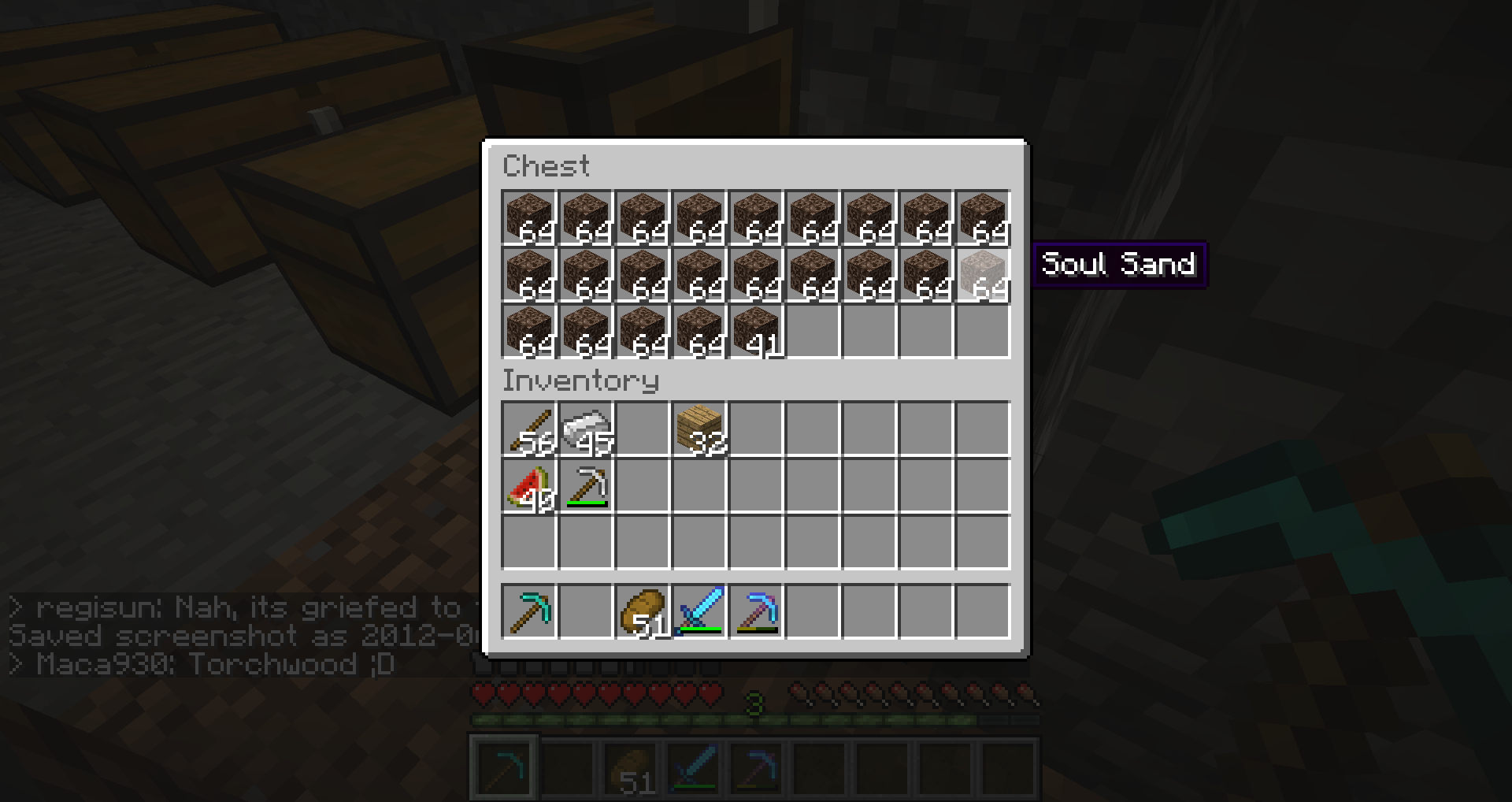Select the stack of 56 sticks

pos(529,429)
